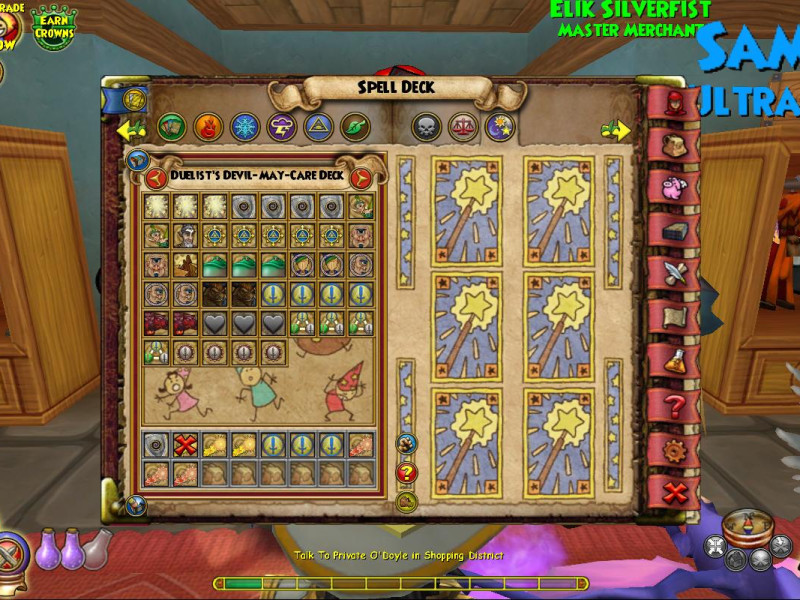Select the Life leaf school filter
Screen dimensions: 800x600
click(x=355, y=126)
